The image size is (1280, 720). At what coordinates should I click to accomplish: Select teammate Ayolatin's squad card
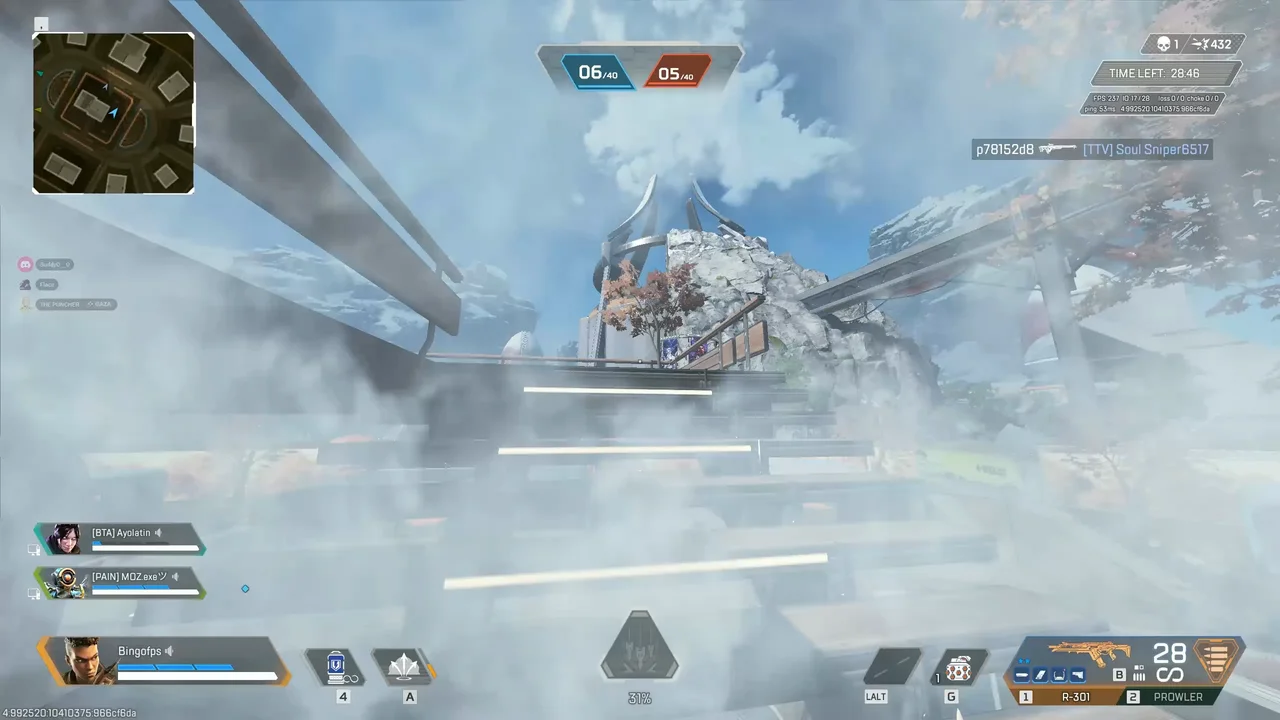tap(121, 539)
